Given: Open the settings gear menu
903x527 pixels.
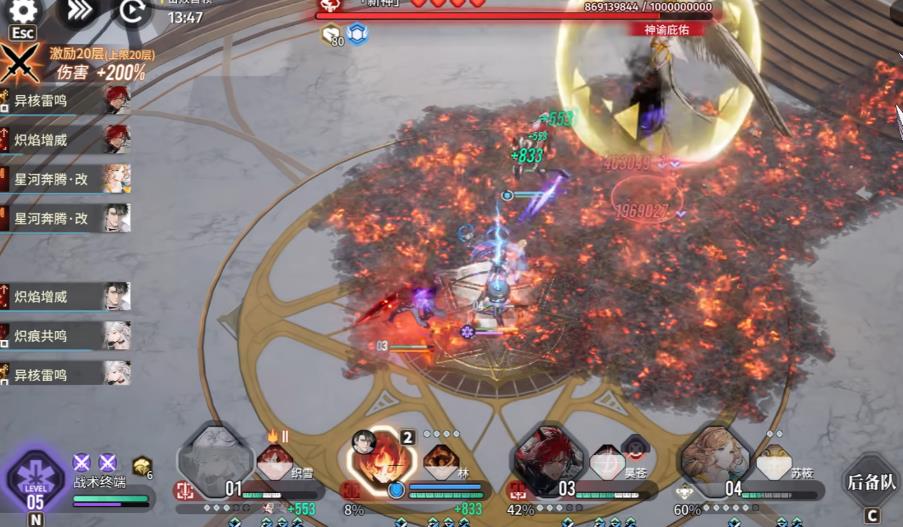Looking at the screenshot, I should point(22,11).
